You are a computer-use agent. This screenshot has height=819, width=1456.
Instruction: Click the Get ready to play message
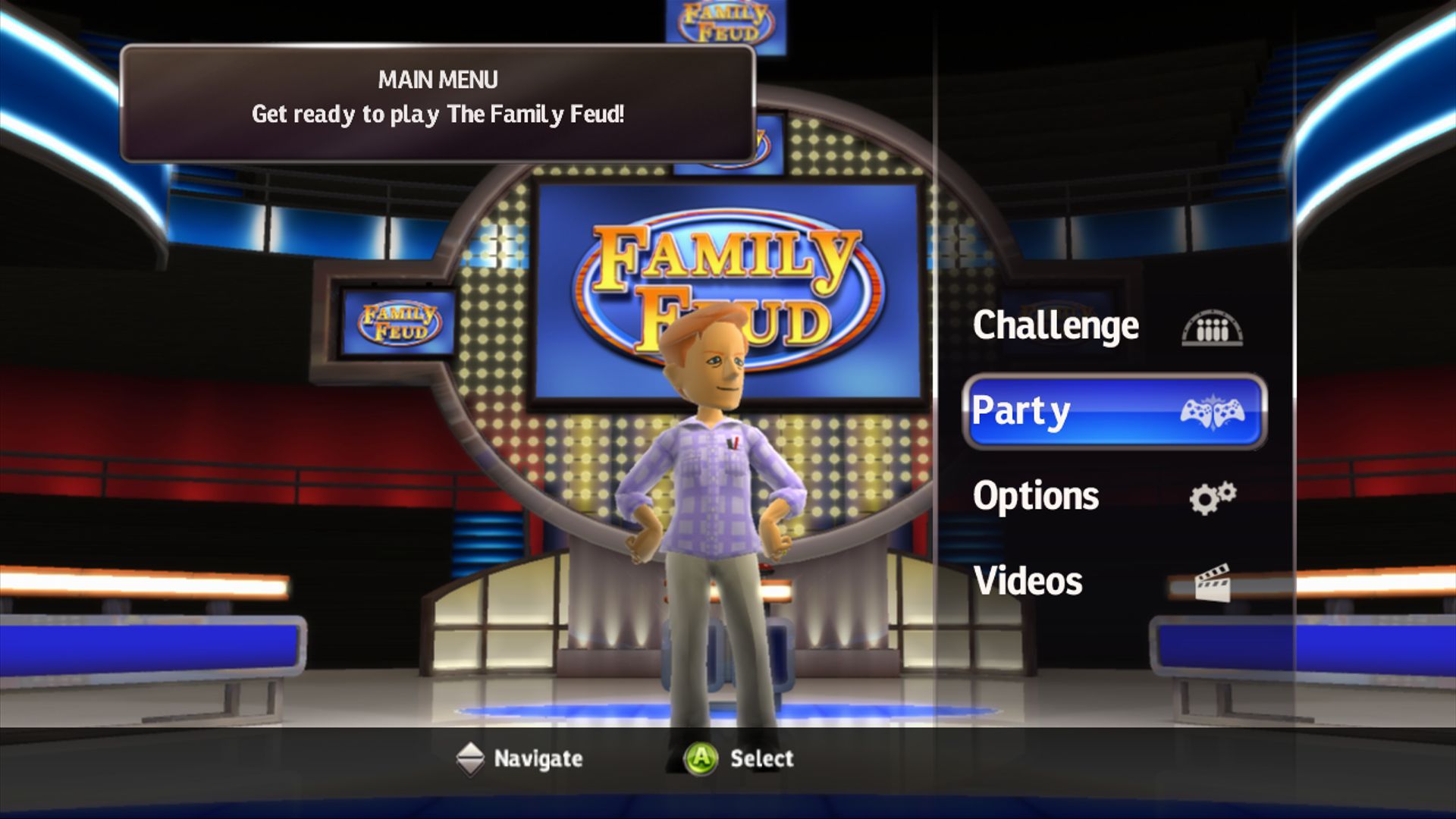coord(438,115)
